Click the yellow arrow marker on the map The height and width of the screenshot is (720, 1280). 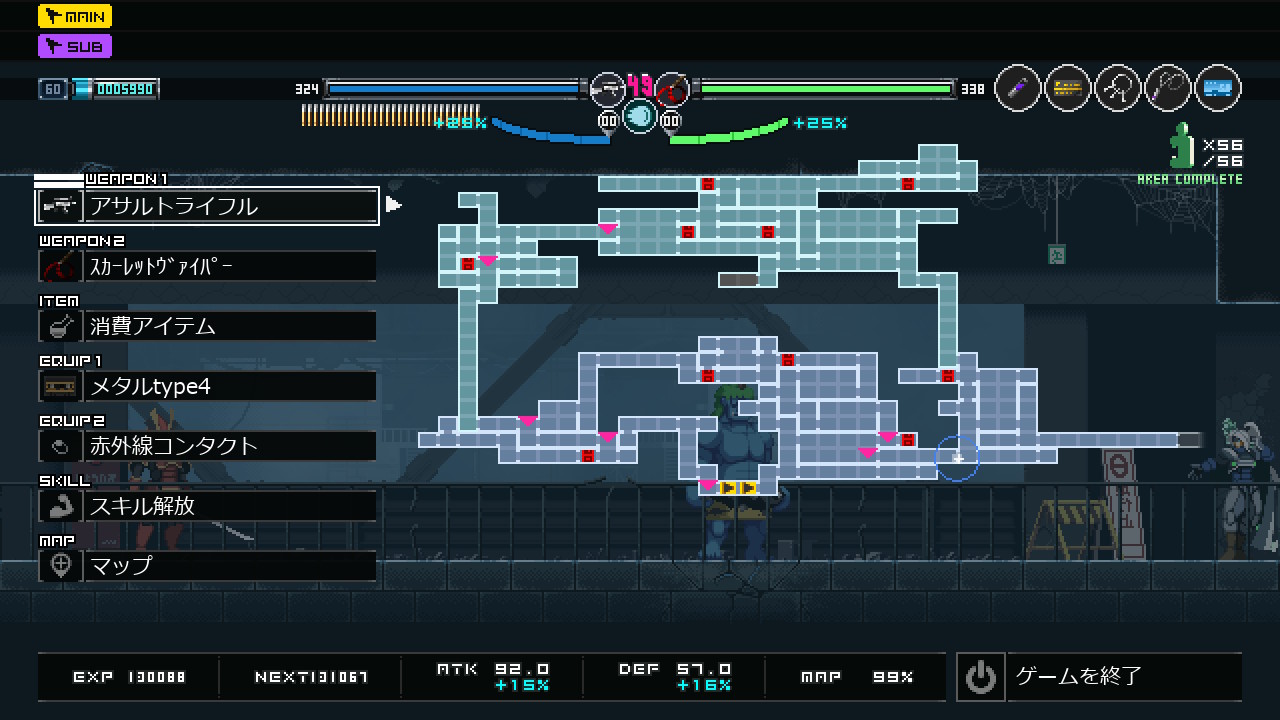point(738,488)
